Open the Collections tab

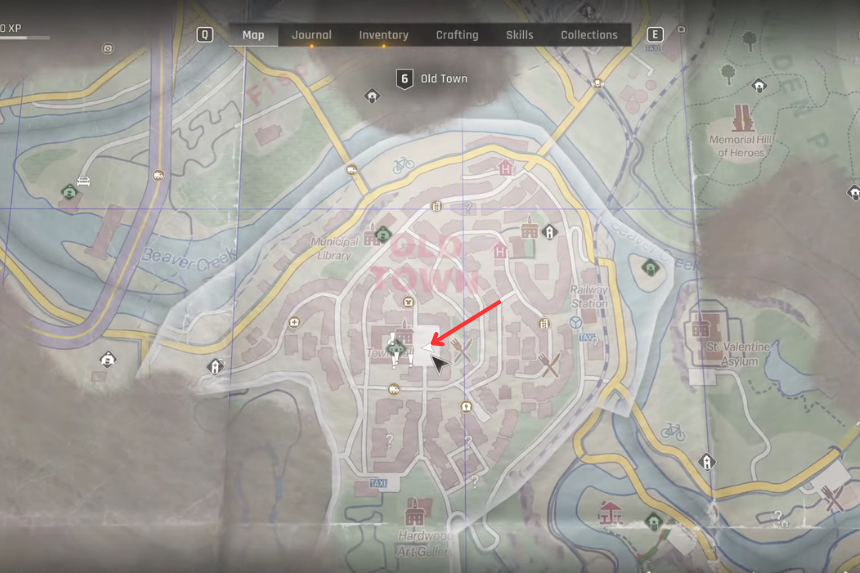point(589,35)
